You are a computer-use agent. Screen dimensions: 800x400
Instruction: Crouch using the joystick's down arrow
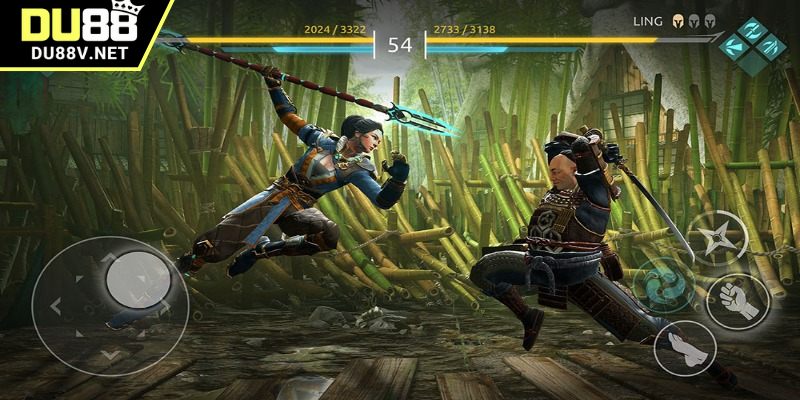pyautogui.click(x=110, y=352)
